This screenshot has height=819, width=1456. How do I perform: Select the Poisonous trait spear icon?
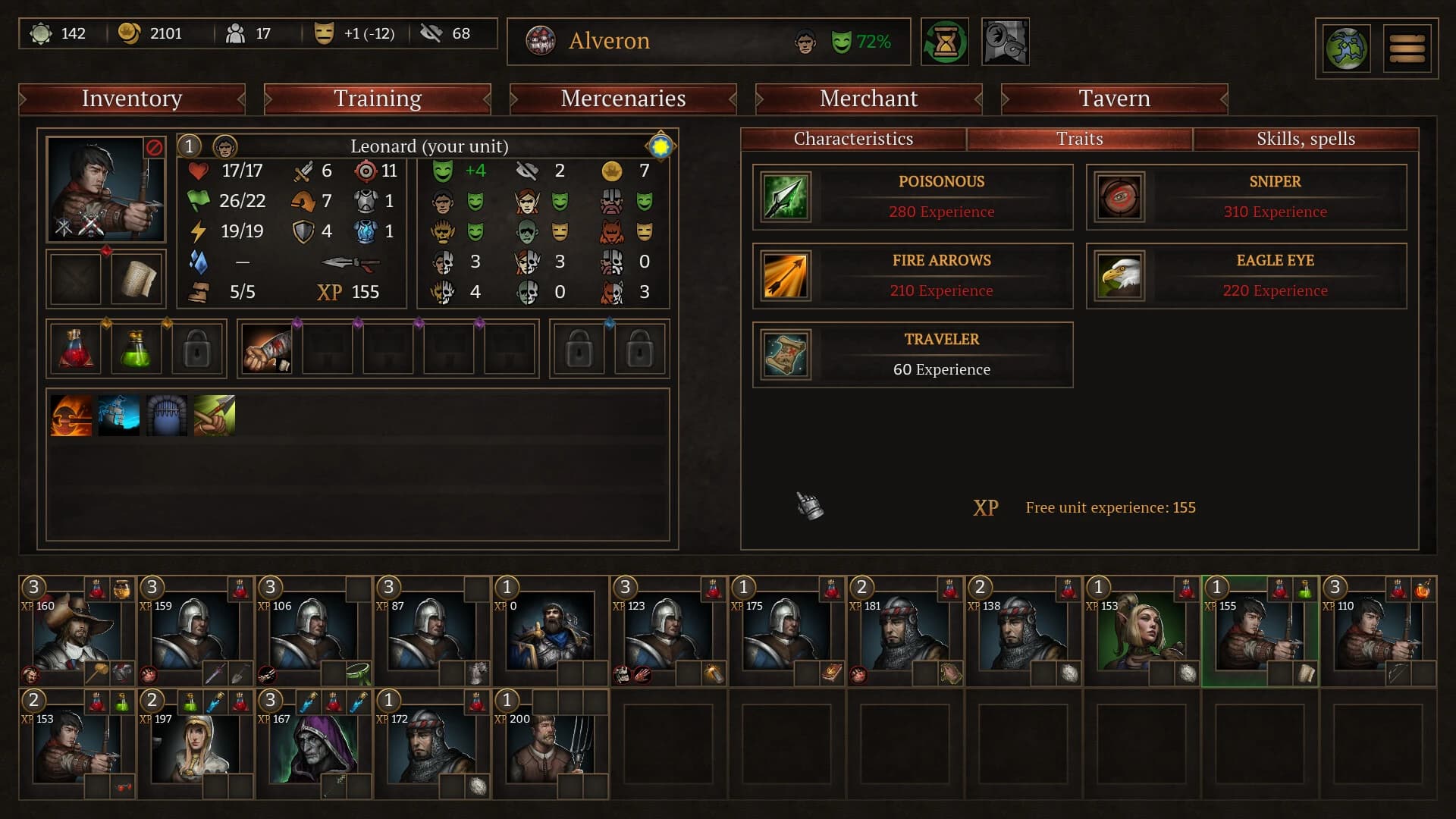pos(786,197)
